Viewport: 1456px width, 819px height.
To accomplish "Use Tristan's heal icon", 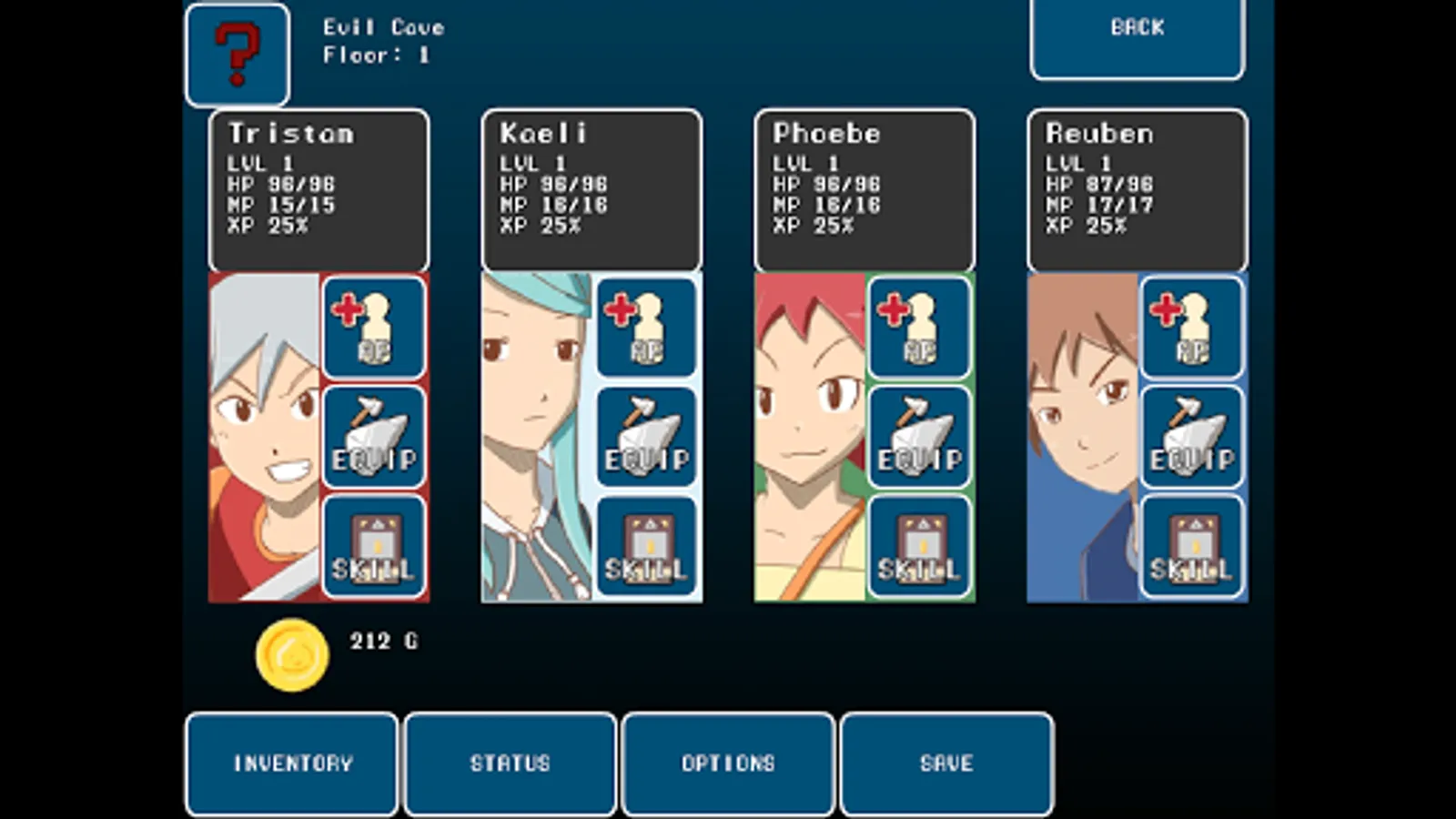I will [373, 329].
